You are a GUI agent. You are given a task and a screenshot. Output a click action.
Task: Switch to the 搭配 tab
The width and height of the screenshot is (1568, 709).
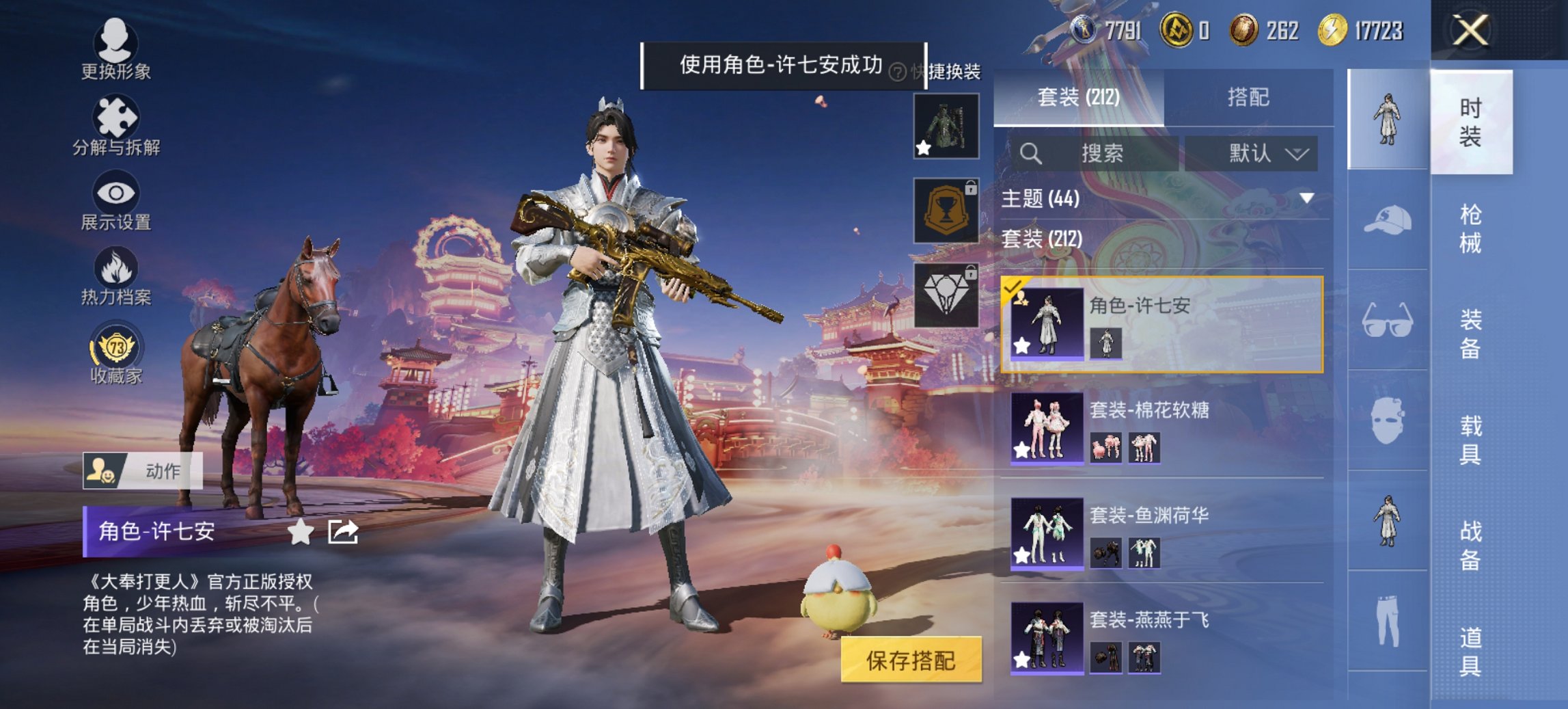[1254, 96]
